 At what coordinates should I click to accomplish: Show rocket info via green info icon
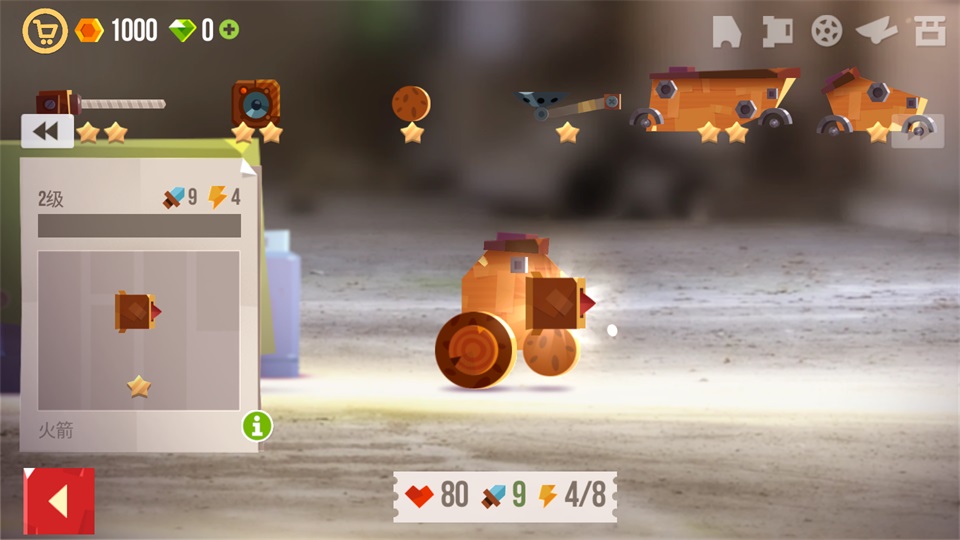pyautogui.click(x=257, y=426)
